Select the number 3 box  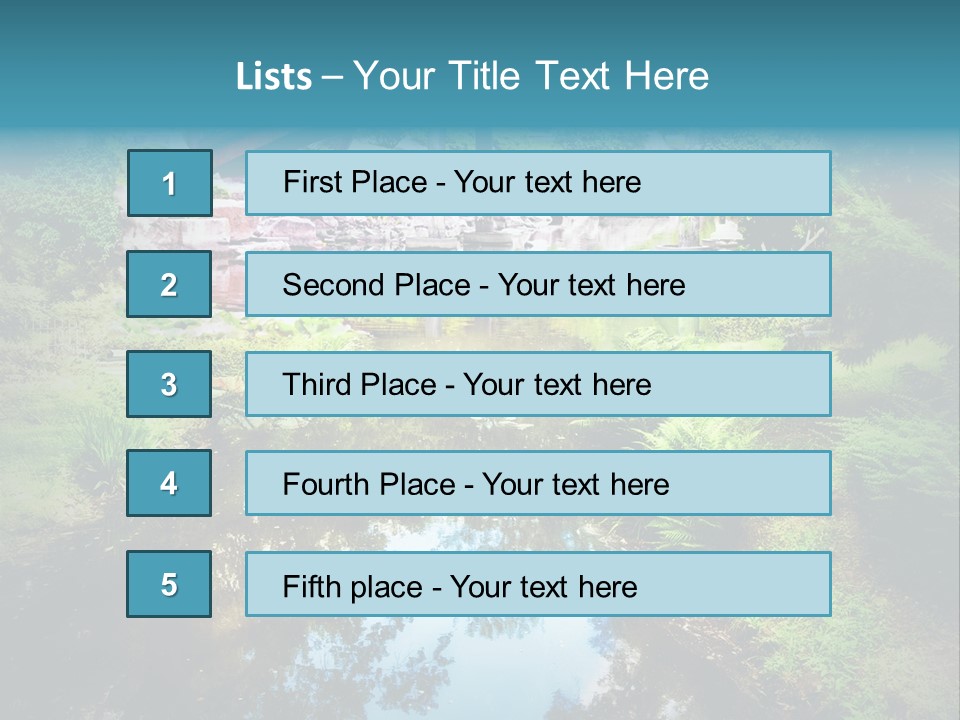coord(169,384)
